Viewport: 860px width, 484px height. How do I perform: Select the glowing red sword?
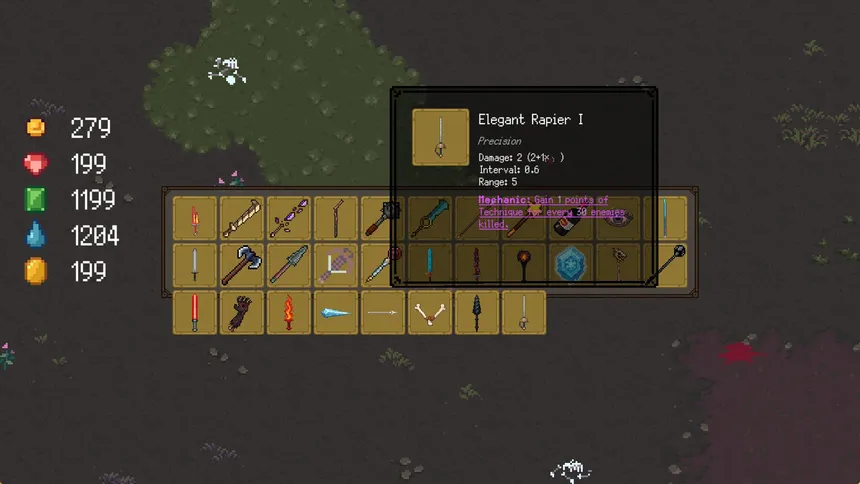[194, 312]
